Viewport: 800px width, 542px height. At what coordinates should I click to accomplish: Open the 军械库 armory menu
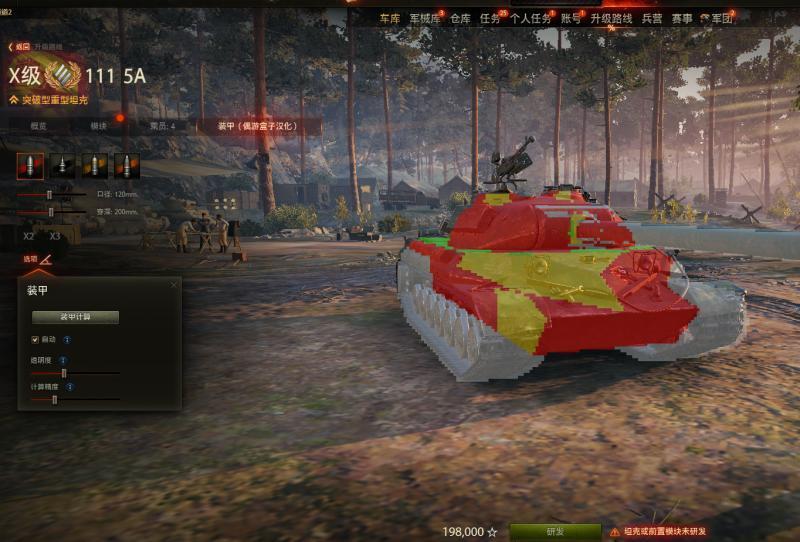[x=425, y=19]
